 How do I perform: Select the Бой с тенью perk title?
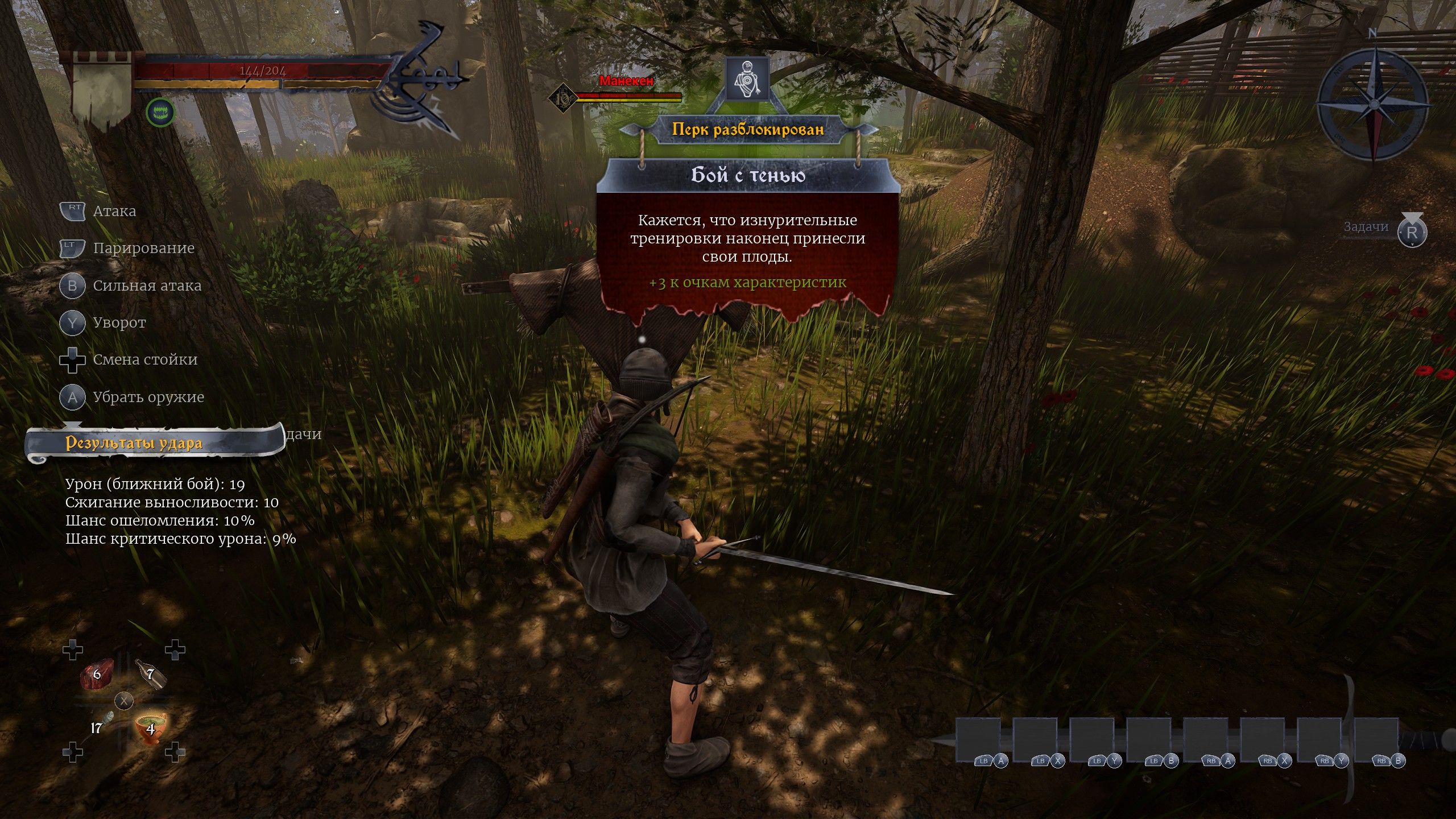pos(747,175)
